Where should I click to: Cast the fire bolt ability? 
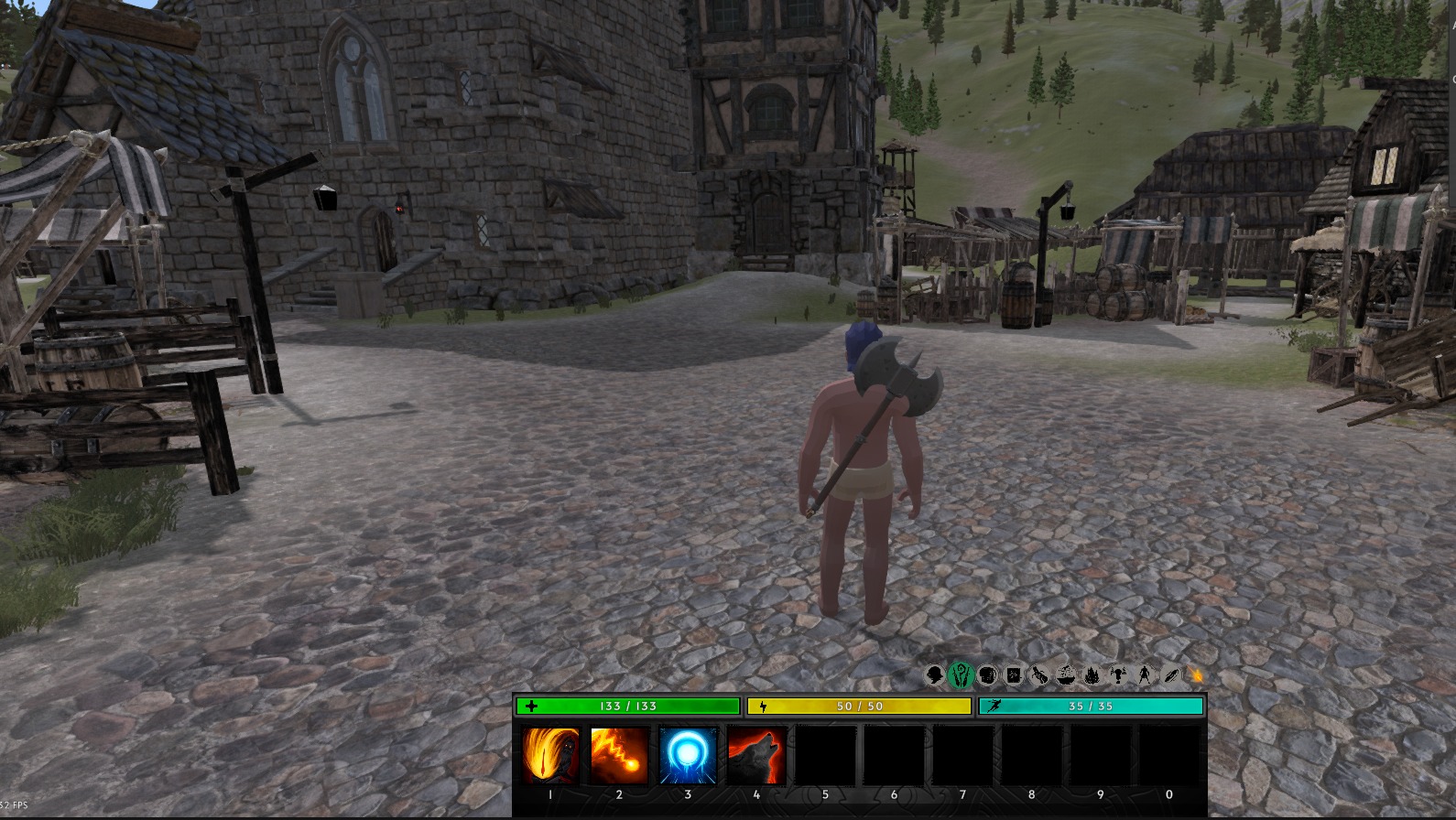pos(619,756)
